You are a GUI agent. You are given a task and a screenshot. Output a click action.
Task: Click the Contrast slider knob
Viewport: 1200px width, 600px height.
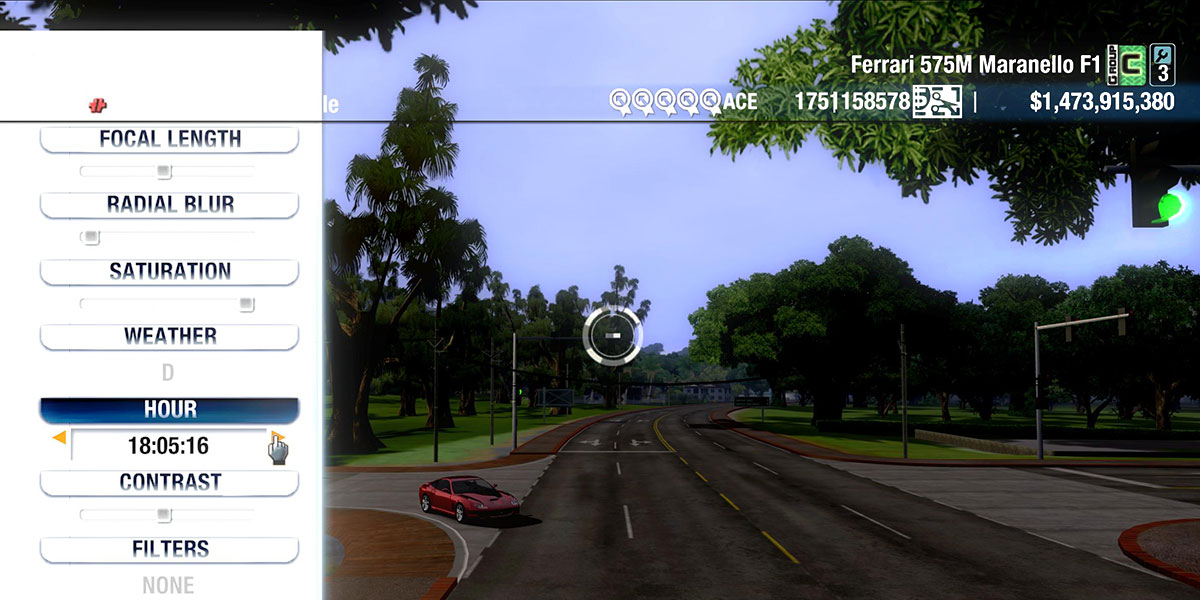click(x=163, y=515)
